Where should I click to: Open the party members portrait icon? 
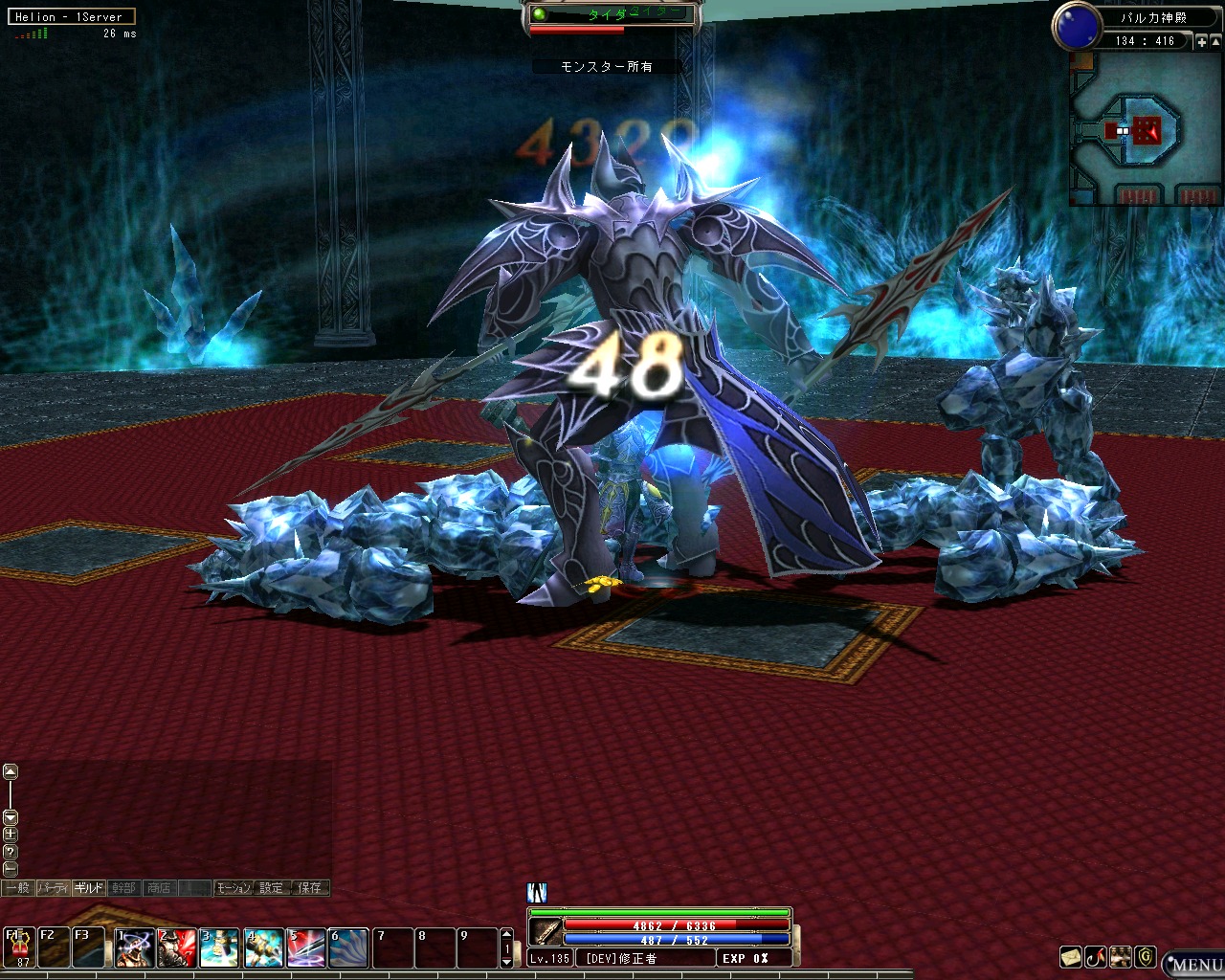pyautogui.click(x=1121, y=957)
